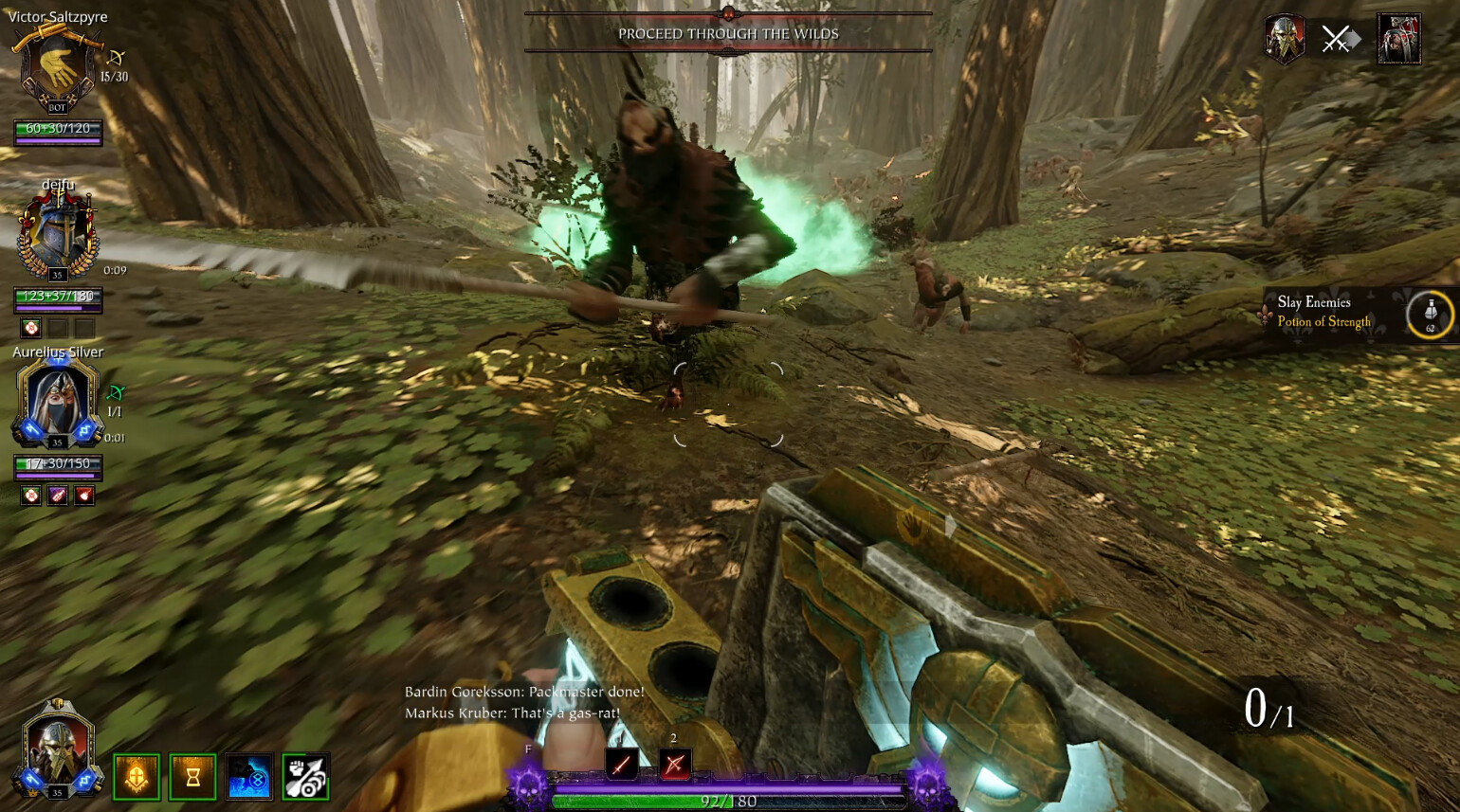
Task: Click the golden hourglass buff icon
Action: click(192, 777)
